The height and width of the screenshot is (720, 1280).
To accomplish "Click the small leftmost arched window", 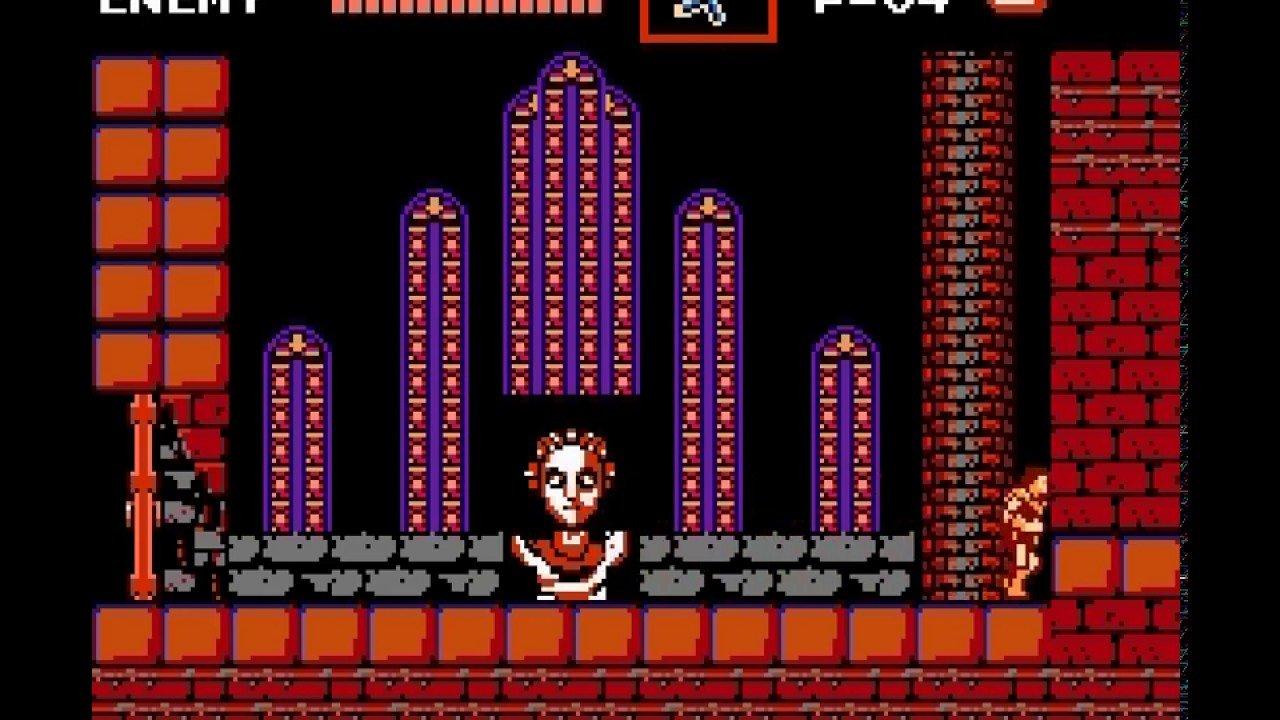I will coord(298,440).
